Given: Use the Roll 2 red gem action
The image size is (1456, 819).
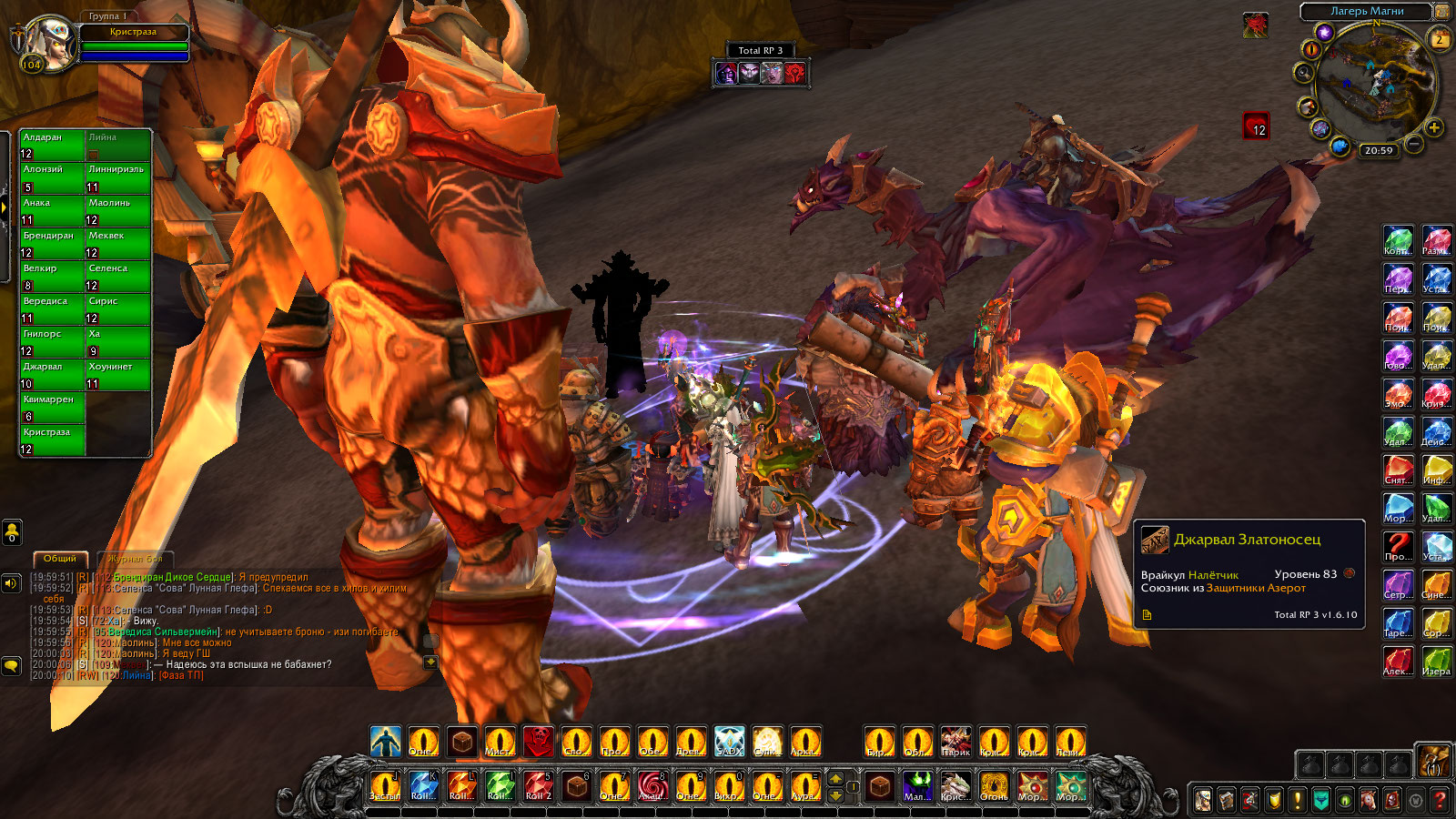Looking at the screenshot, I should pyautogui.click(x=538, y=785).
